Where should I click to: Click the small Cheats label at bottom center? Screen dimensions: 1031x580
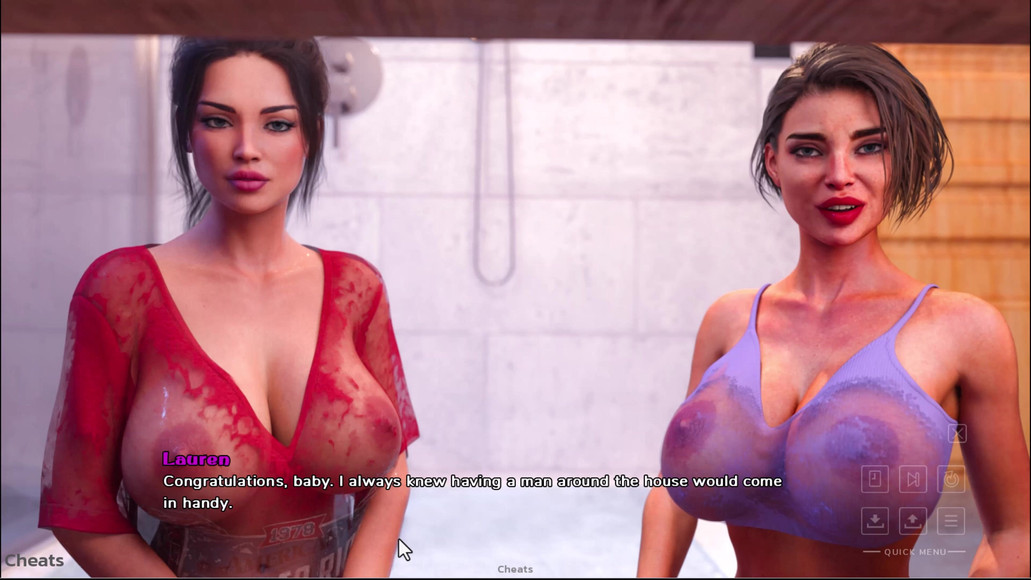515,569
